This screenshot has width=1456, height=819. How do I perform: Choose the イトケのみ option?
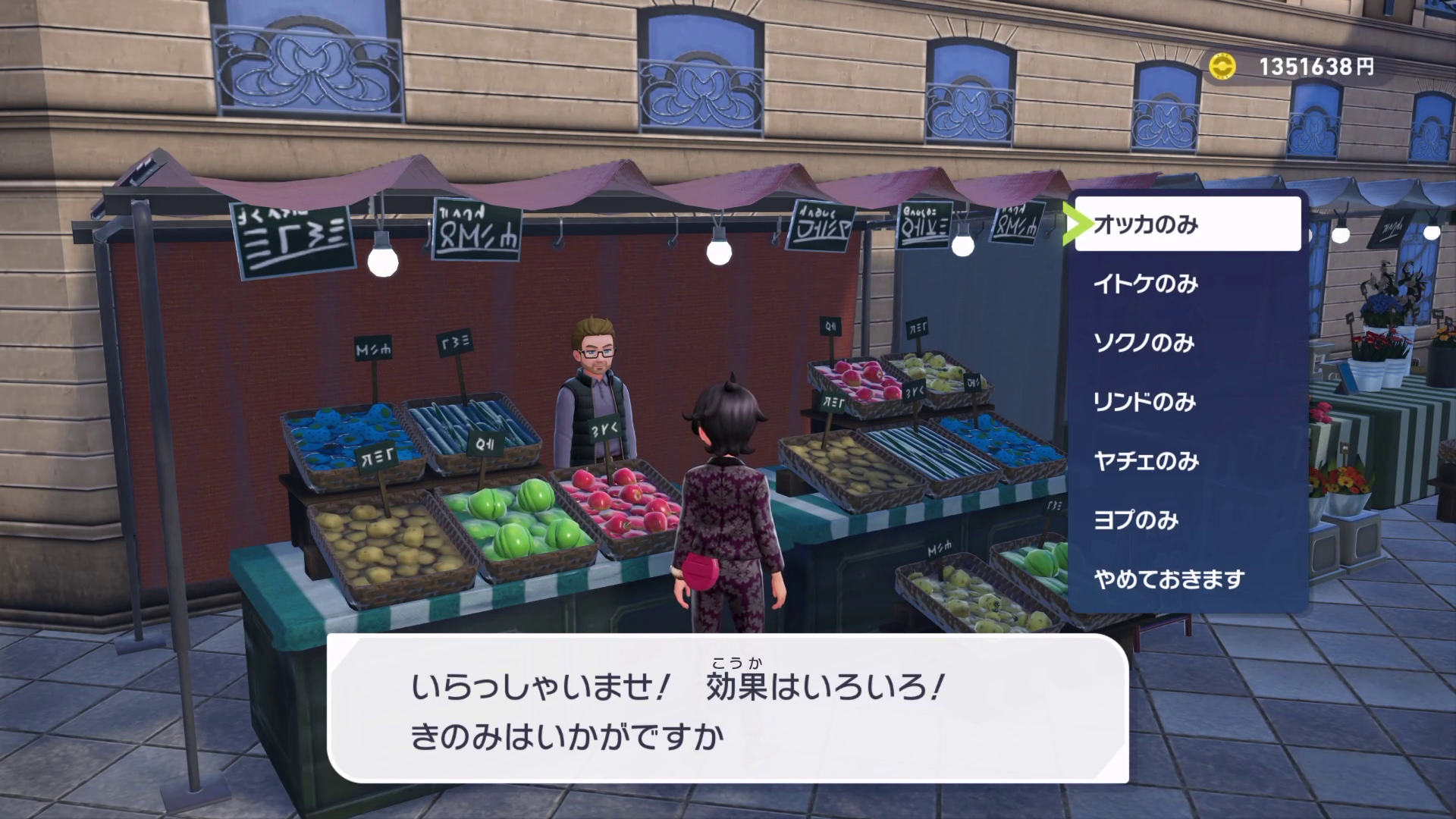coord(1187,284)
